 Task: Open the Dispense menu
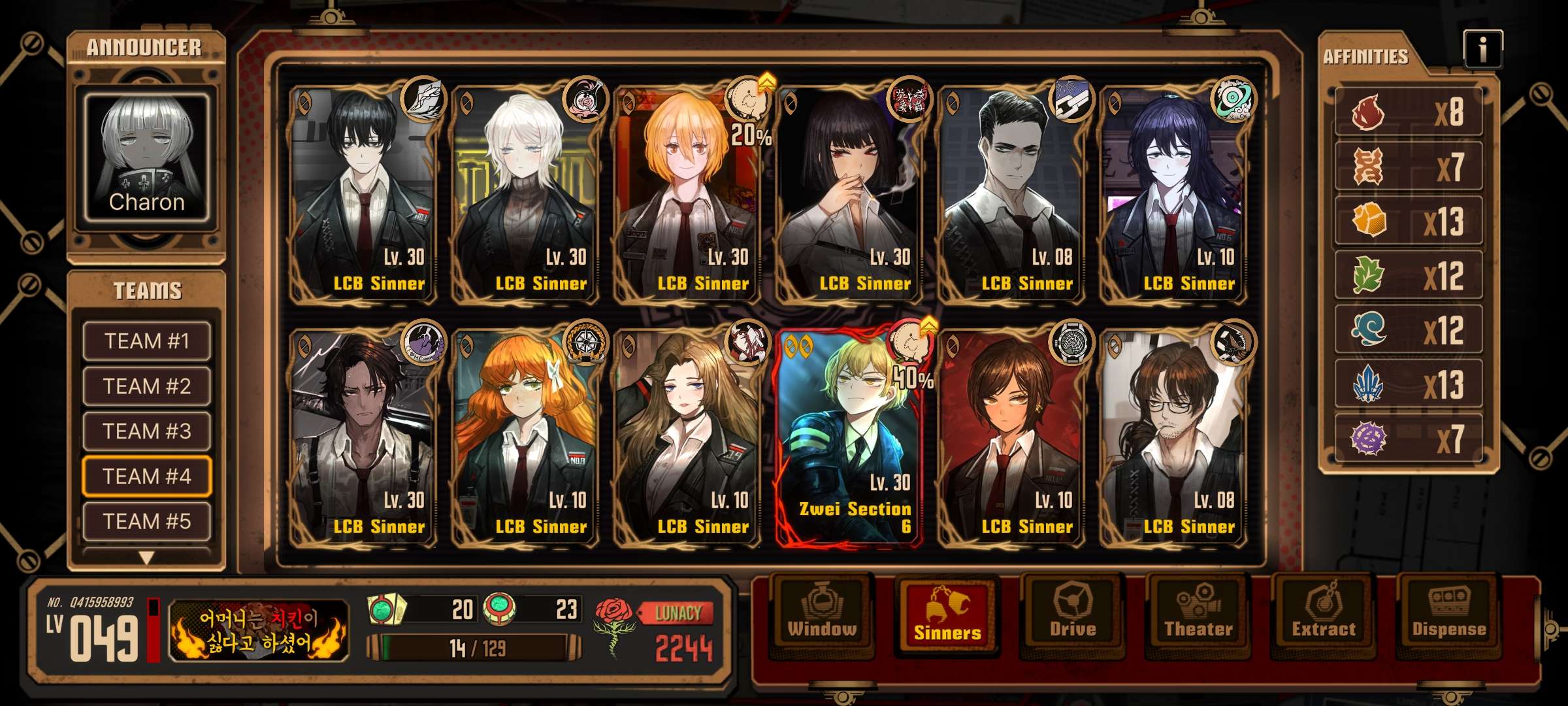point(1449,614)
